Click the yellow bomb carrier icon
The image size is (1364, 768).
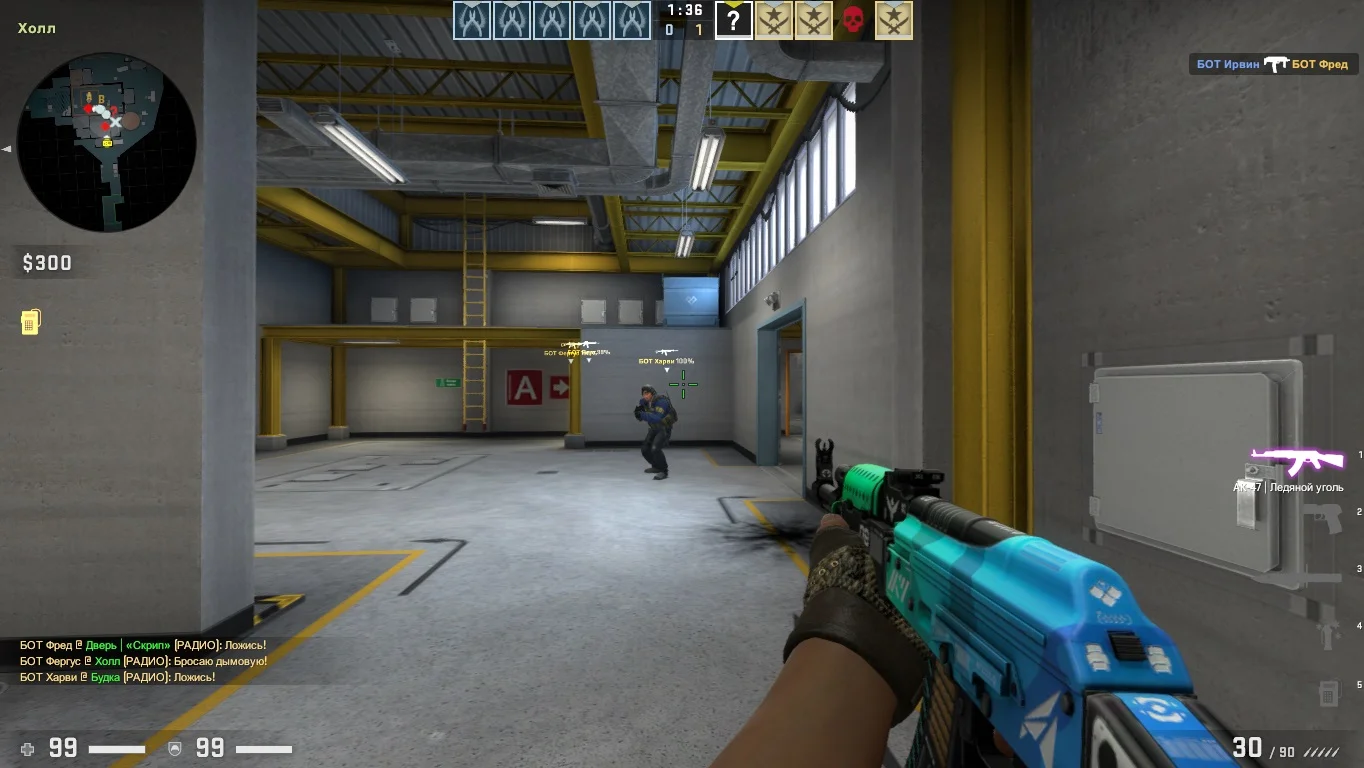point(30,322)
